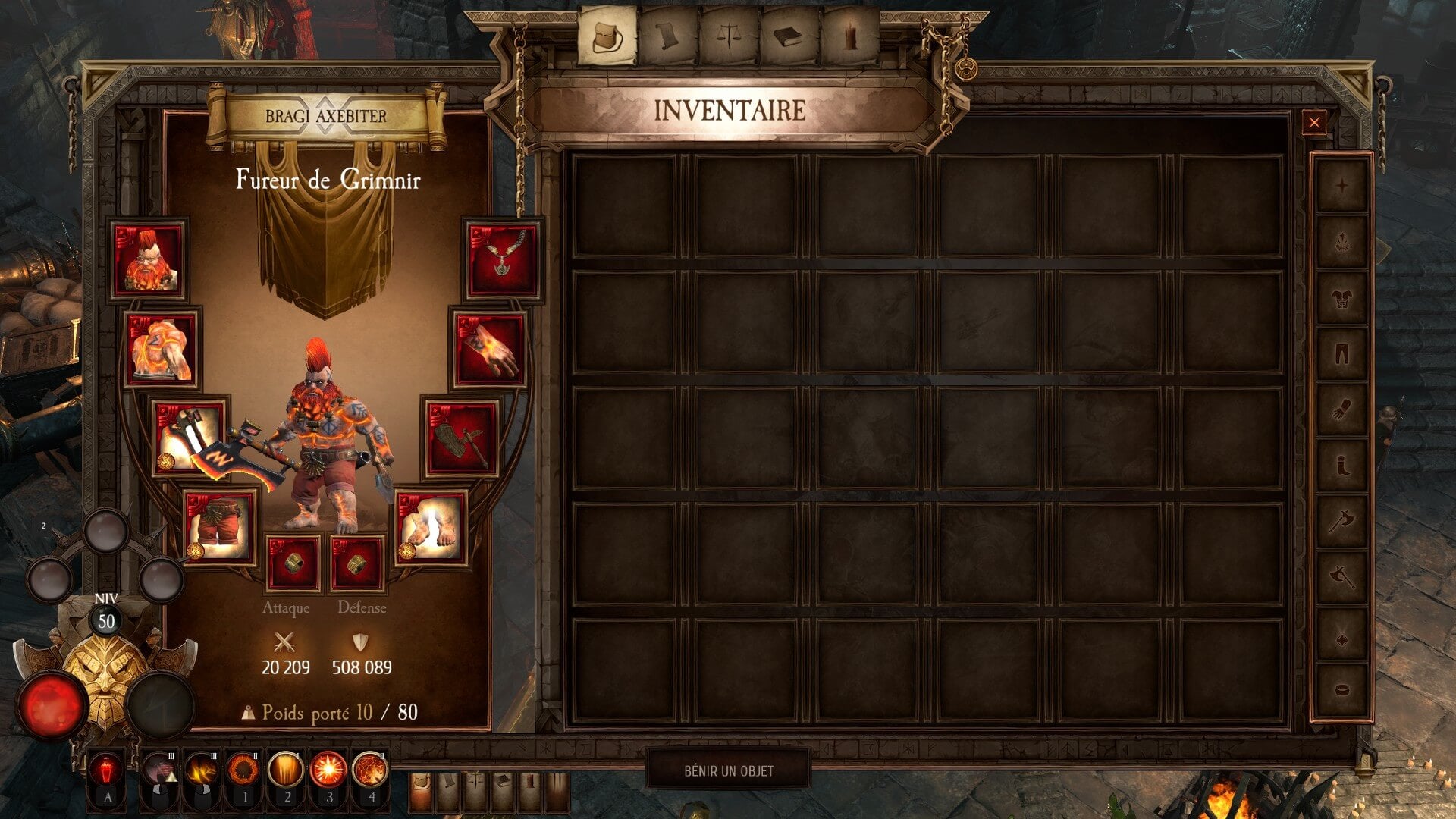1456x819 pixels.
Task: Filter inventory by chest armor
Action: (1341, 297)
